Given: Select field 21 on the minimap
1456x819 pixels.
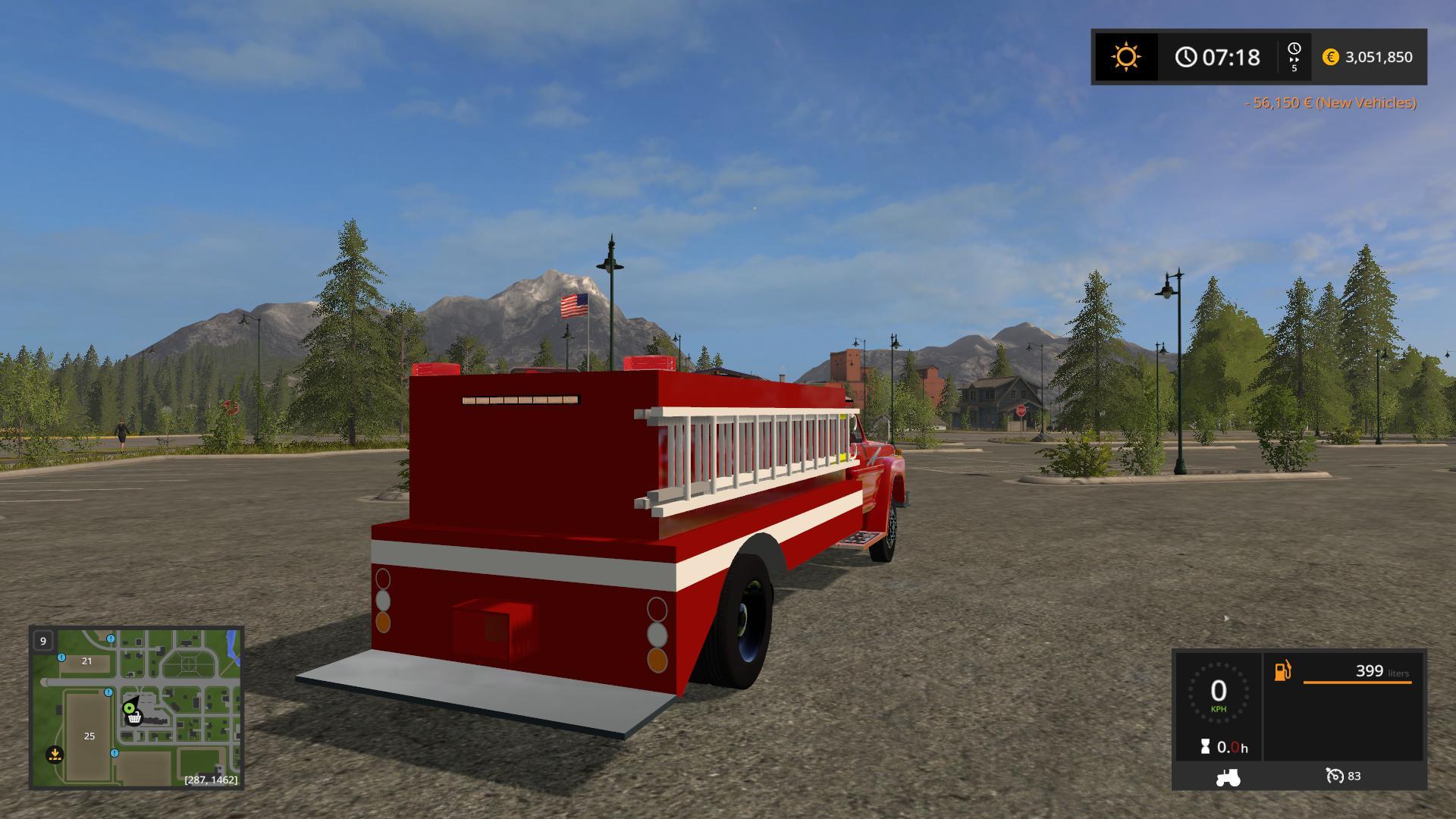Looking at the screenshot, I should pyautogui.click(x=86, y=661).
